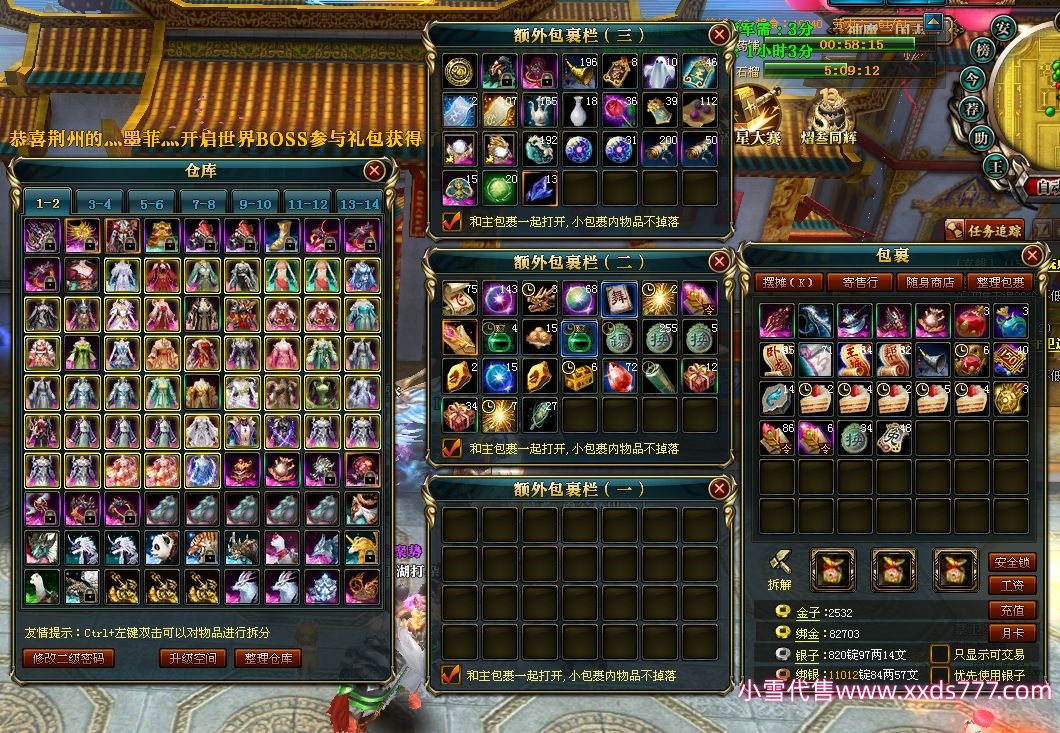This screenshot has height=733, width=1060.
Task: Select the panda pet in the warehouse
Action: pyautogui.click(x=163, y=547)
